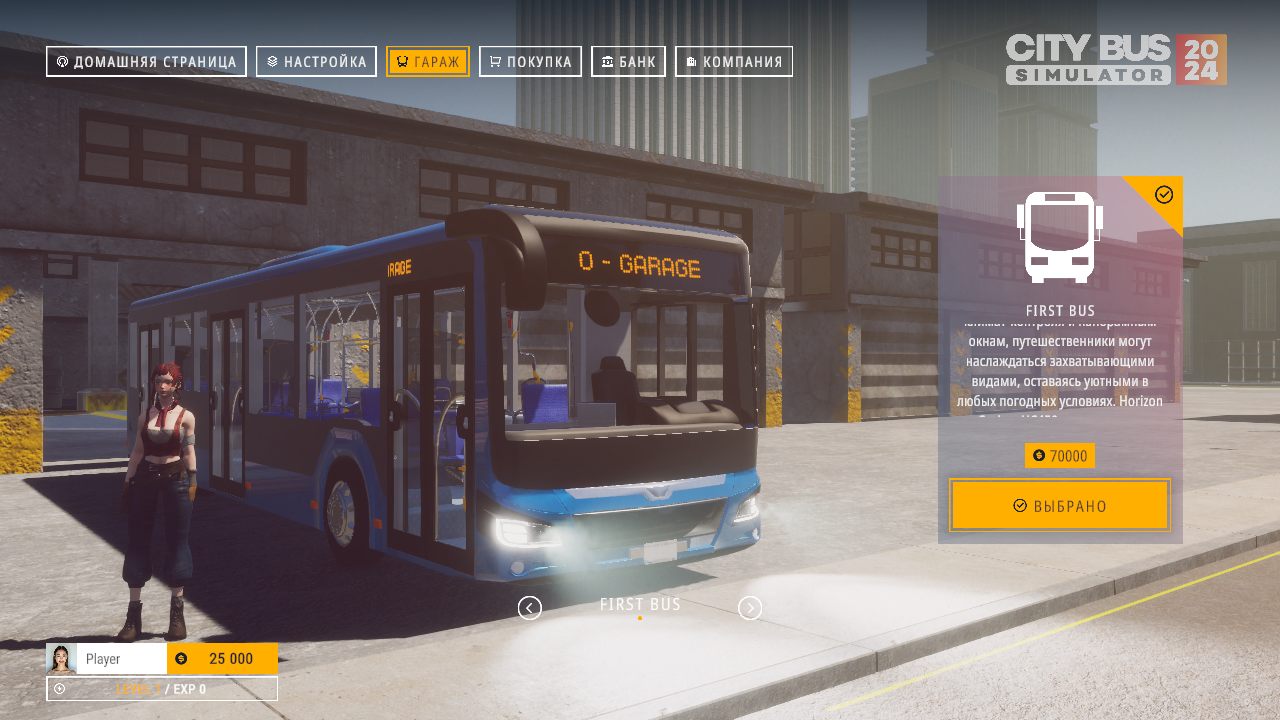Screen dimensions: 1280x720
Task: Click the left arrow to view previous bus
Action: 529,607
